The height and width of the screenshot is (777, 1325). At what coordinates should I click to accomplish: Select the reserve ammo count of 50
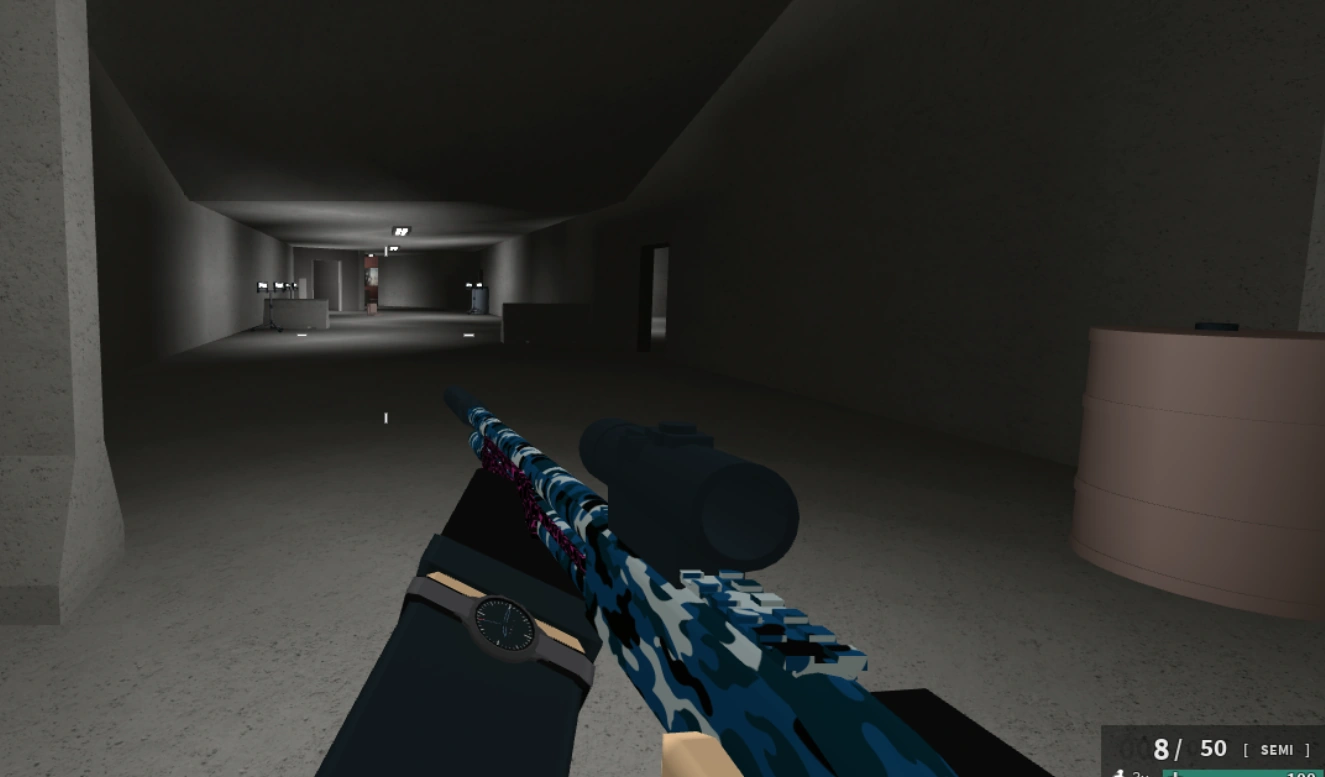1213,748
